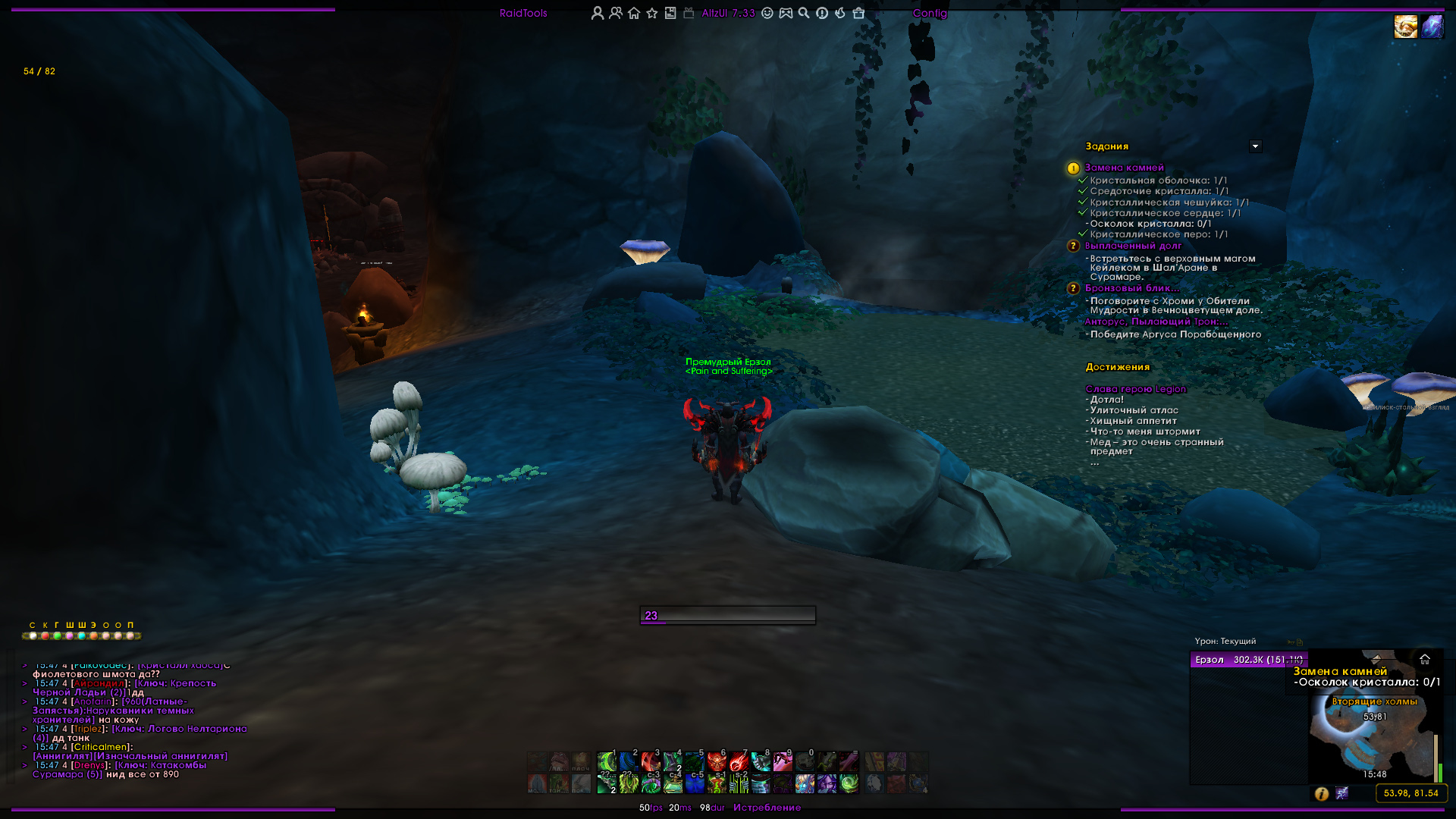Use the red fireball ability in slot 7
This screenshot has height=819, width=1456.
click(x=738, y=761)
